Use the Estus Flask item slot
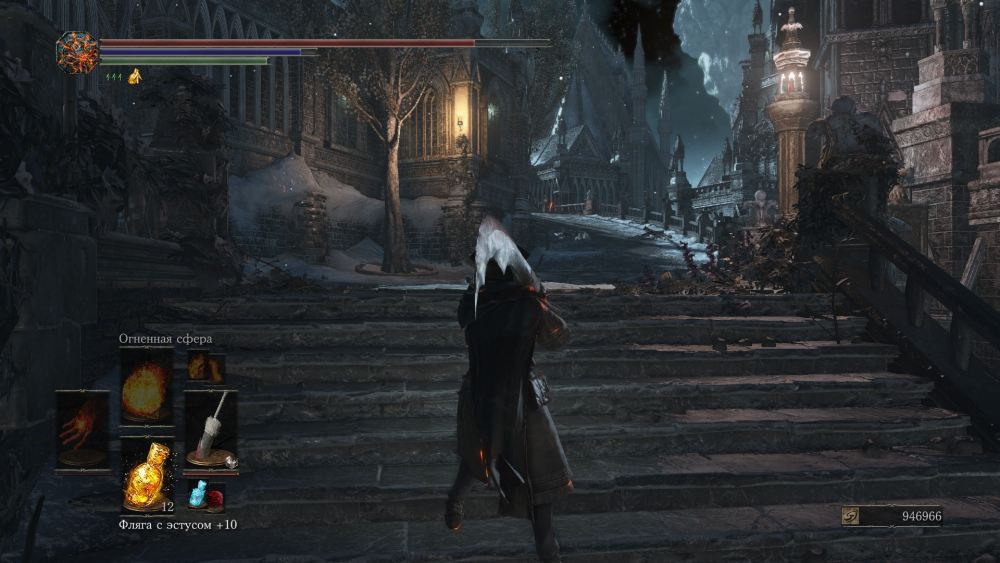 point(146,474)
